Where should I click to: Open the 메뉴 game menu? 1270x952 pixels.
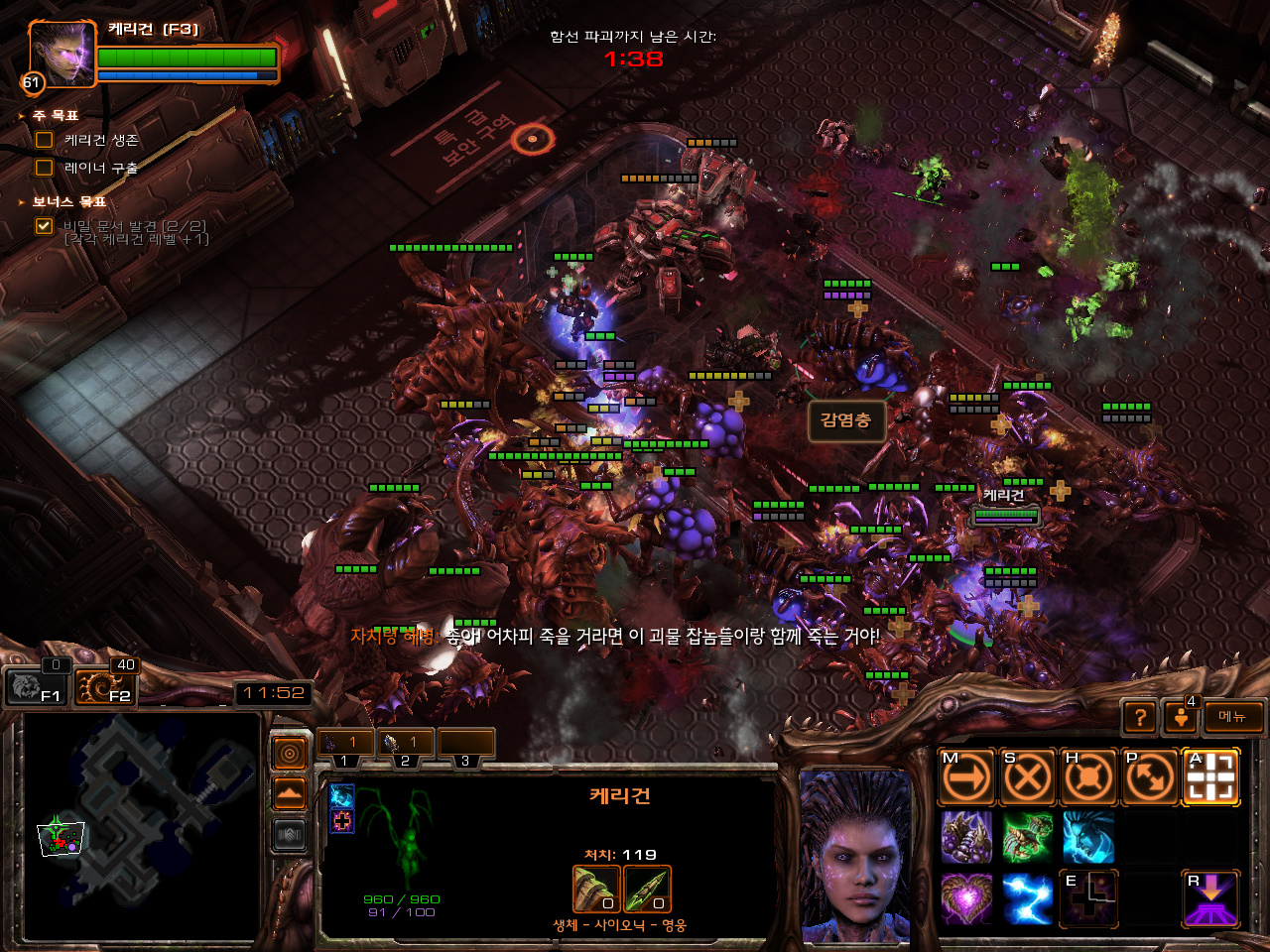click(x=1232, y=717)
